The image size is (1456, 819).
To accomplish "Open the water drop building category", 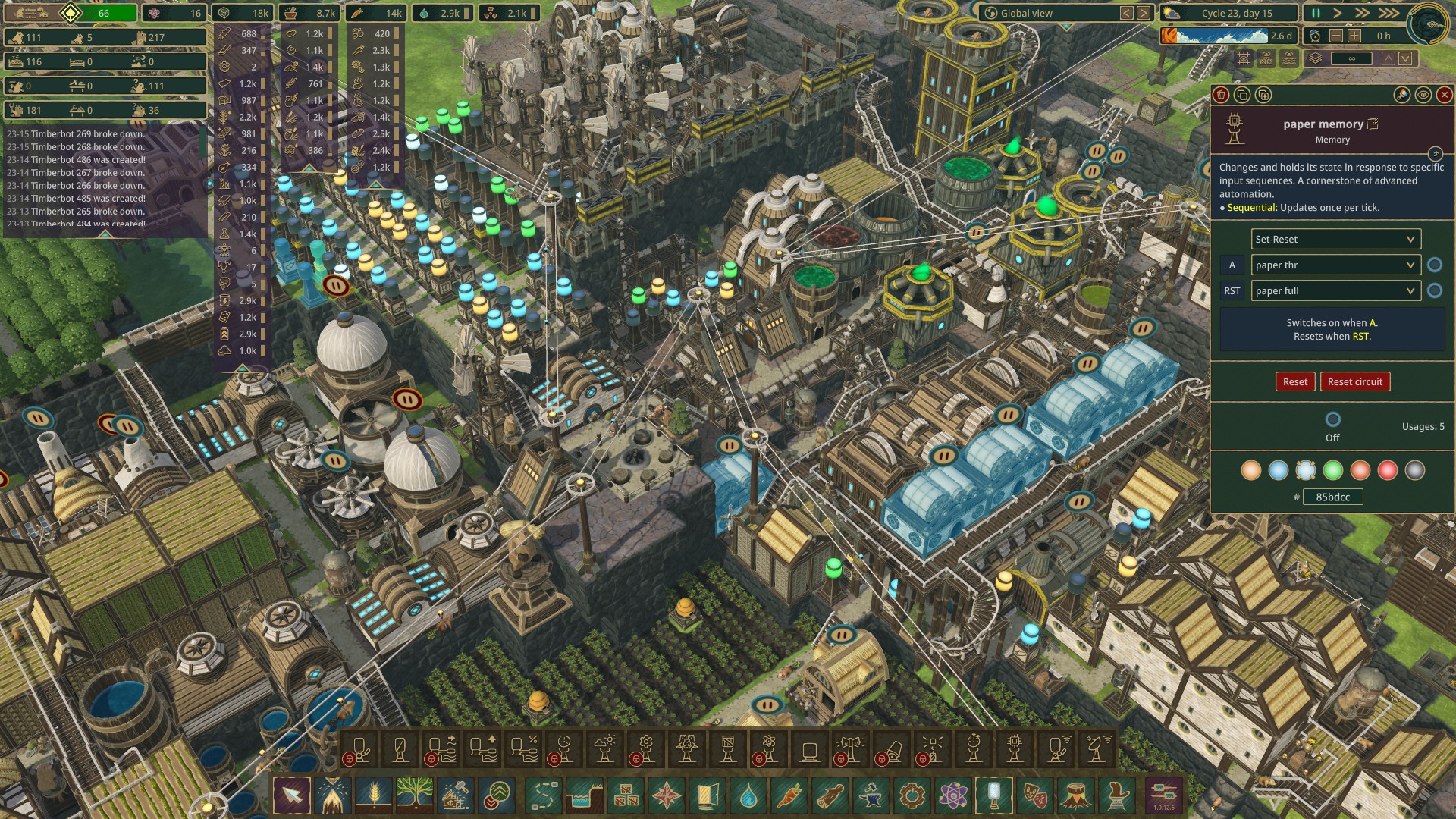I will (748, 795).
